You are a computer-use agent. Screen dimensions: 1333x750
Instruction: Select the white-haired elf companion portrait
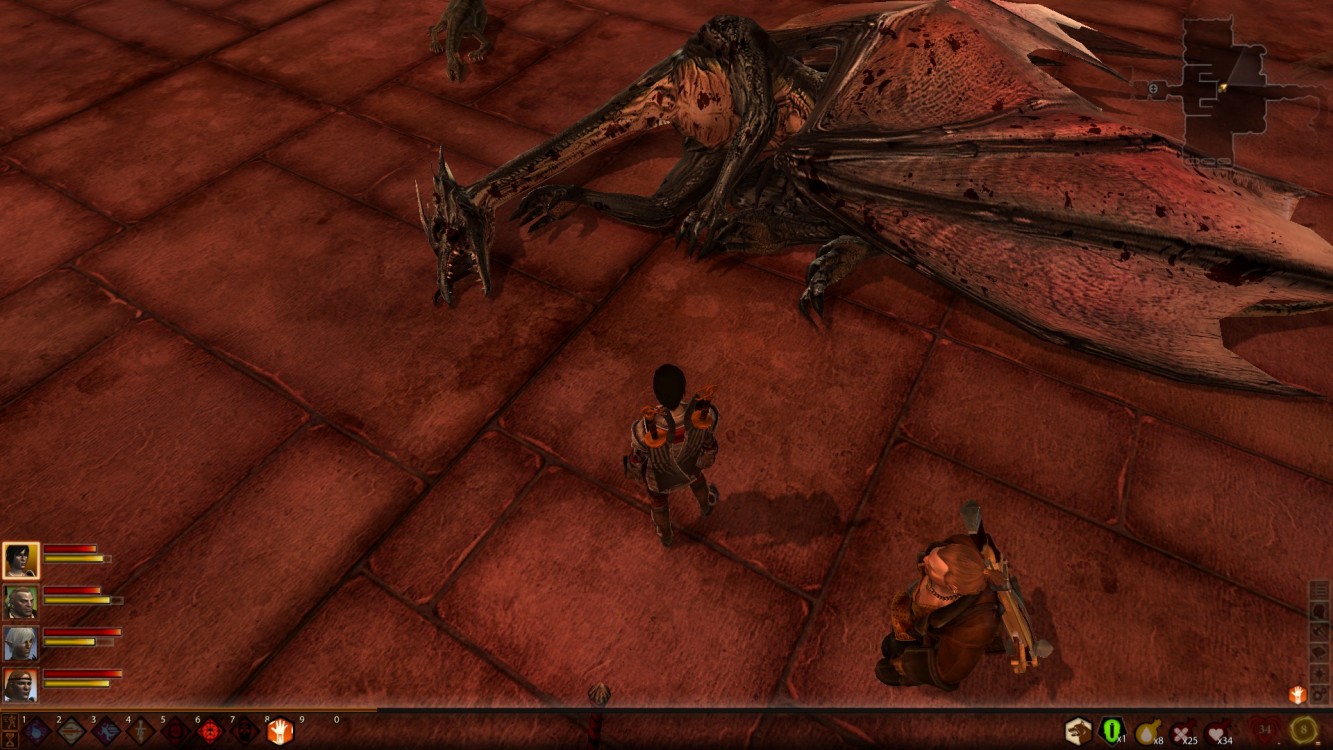[20, 643]
